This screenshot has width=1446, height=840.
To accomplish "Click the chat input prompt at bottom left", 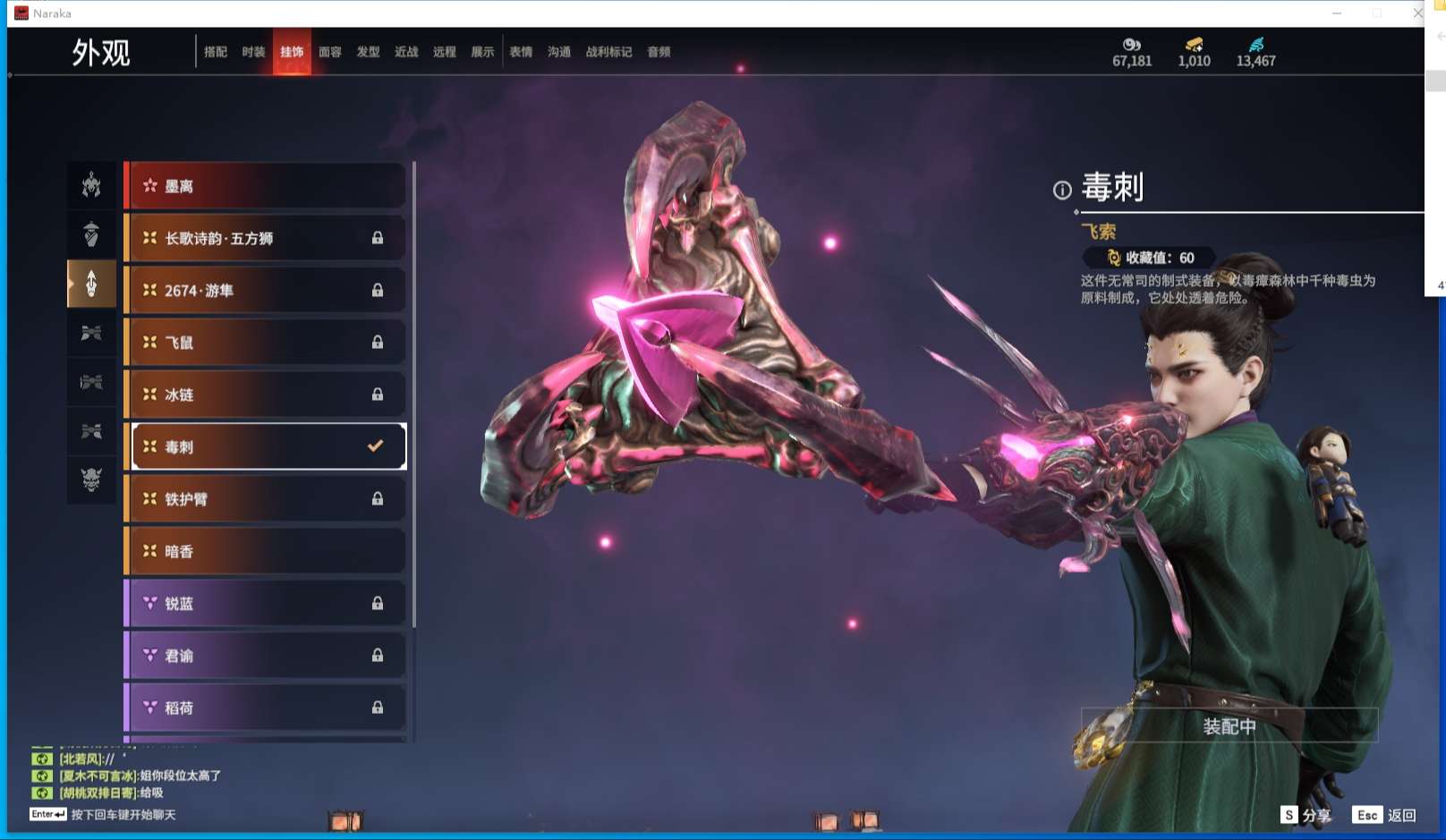I will pyautogui.click(x=125, y=815).
